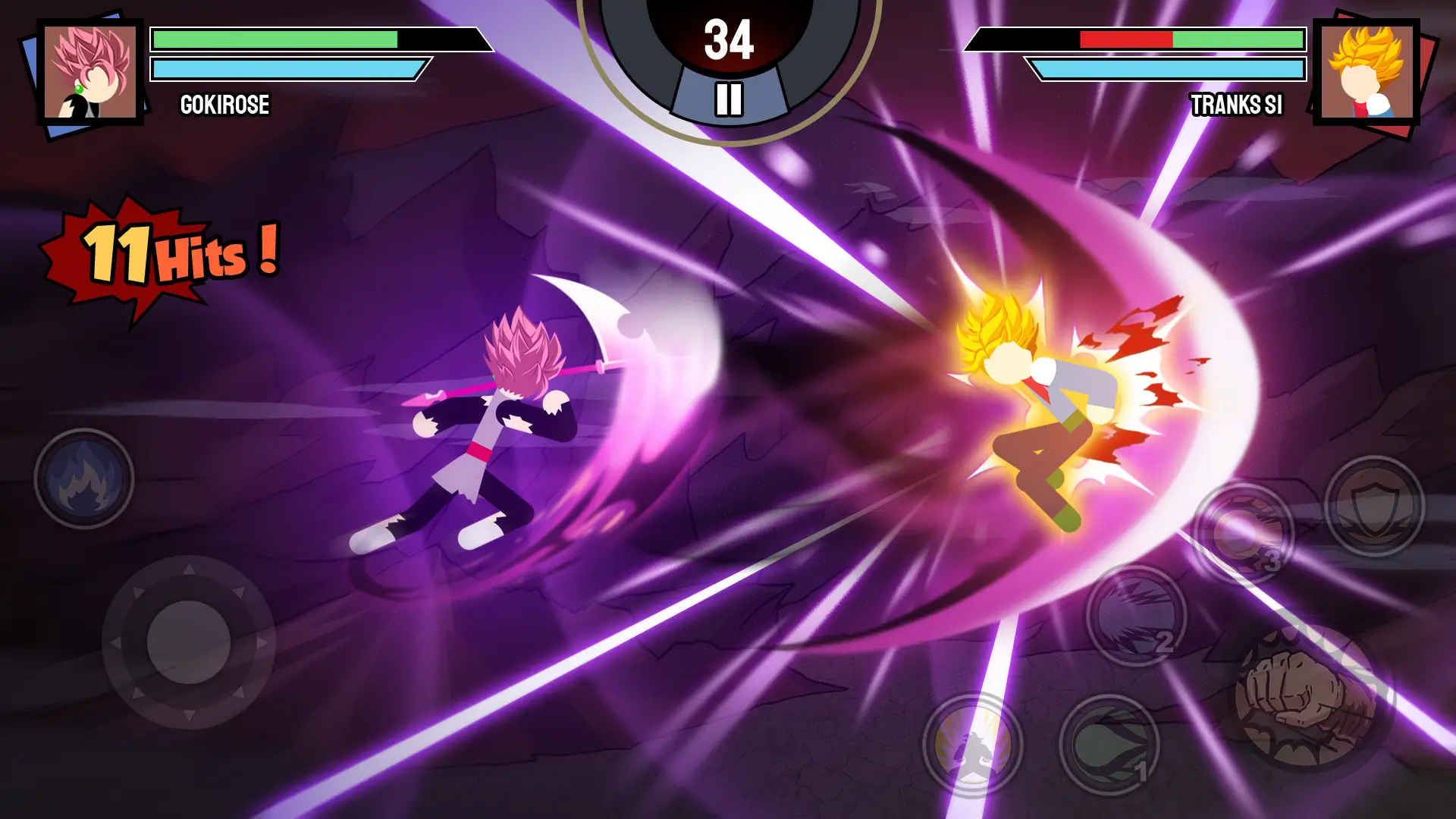The image size is (1456, 819).
Task: Click Tranks SI's cyan energy bar
Action: [1168, 68]
